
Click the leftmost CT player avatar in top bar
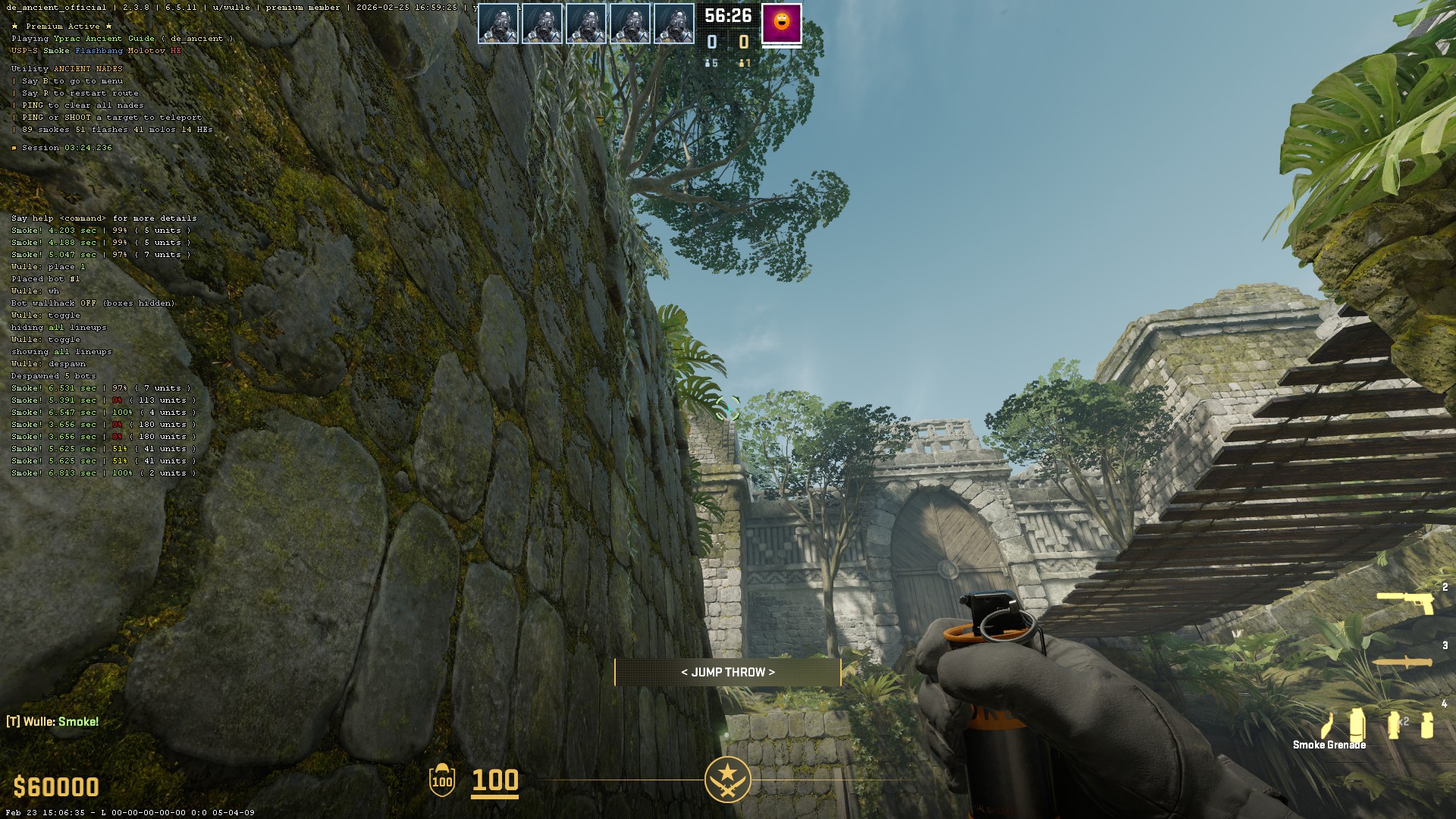coord(498,24)
